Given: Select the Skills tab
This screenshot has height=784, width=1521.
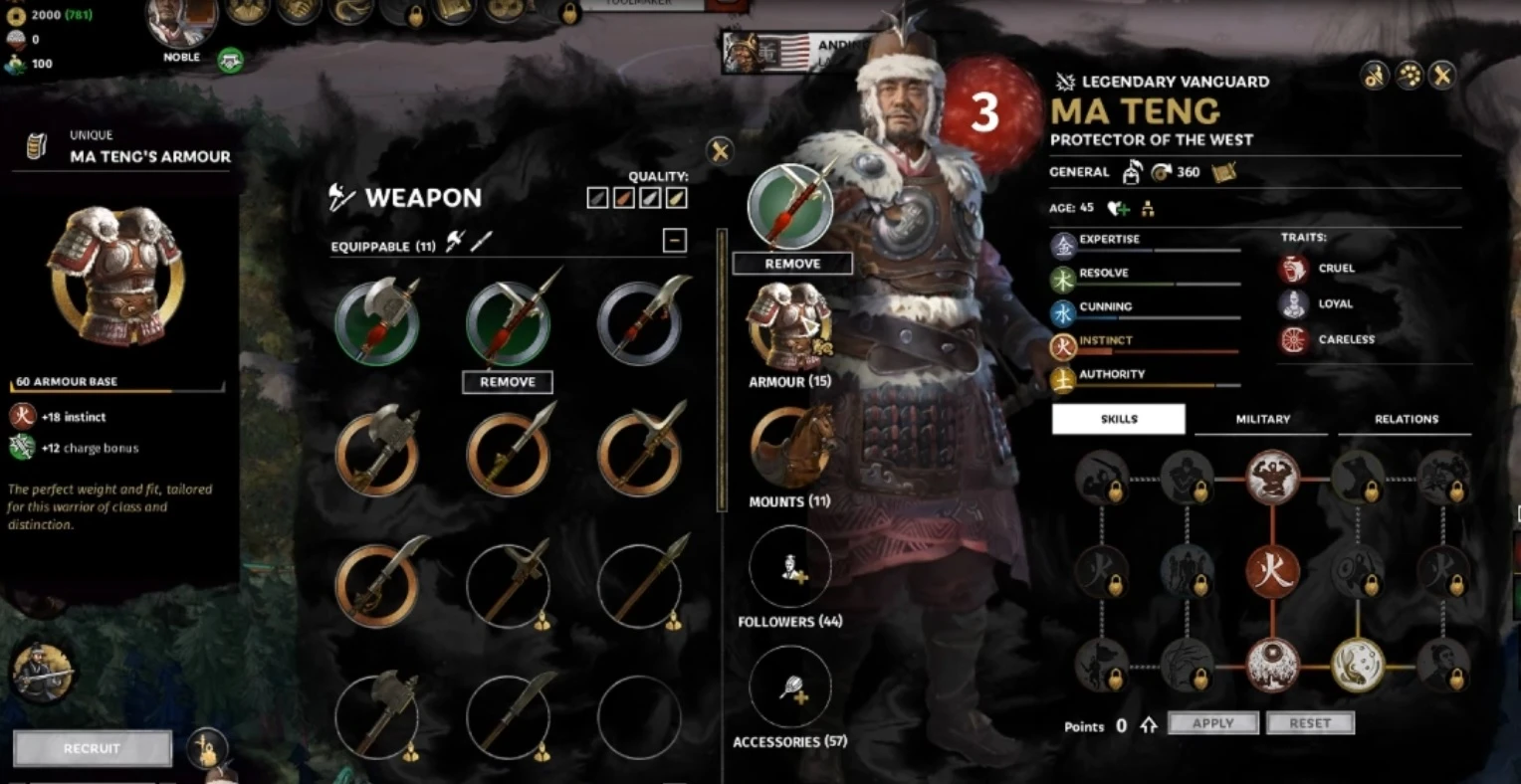Looking at the screenshot, I should 1119,419.
